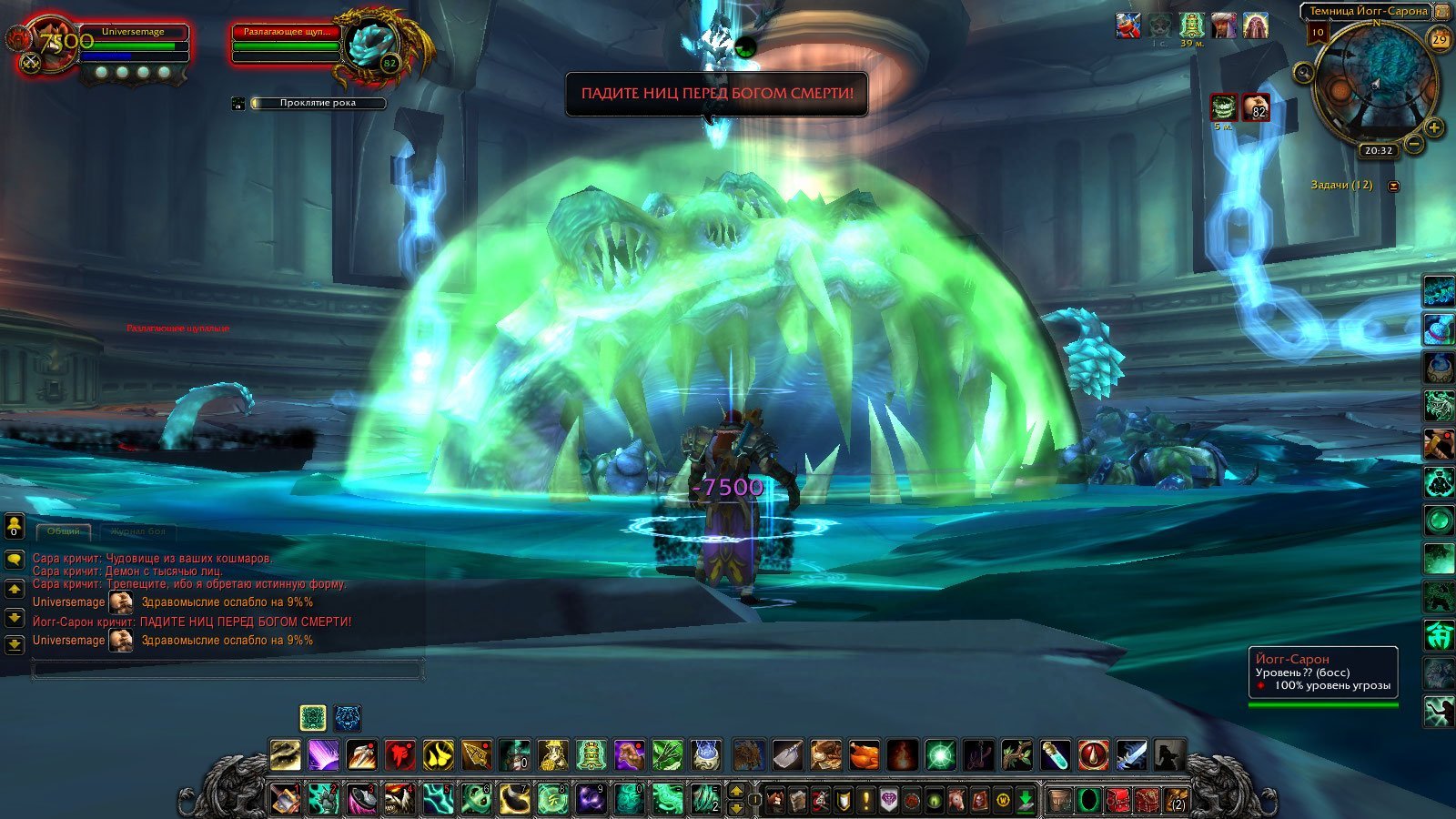Click the minimap zoom-in plus button
Image resolution: width=1456 pixels, height=819 pixels.
click(x=1434, y=127)
